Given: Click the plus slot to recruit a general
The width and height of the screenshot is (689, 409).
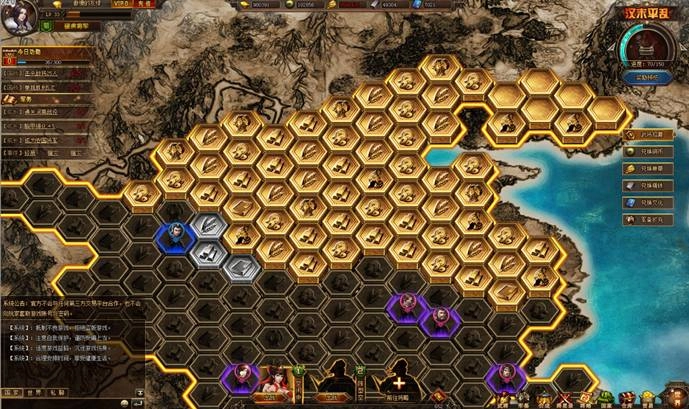Looking at the screenshot, I should click(400, 380).
